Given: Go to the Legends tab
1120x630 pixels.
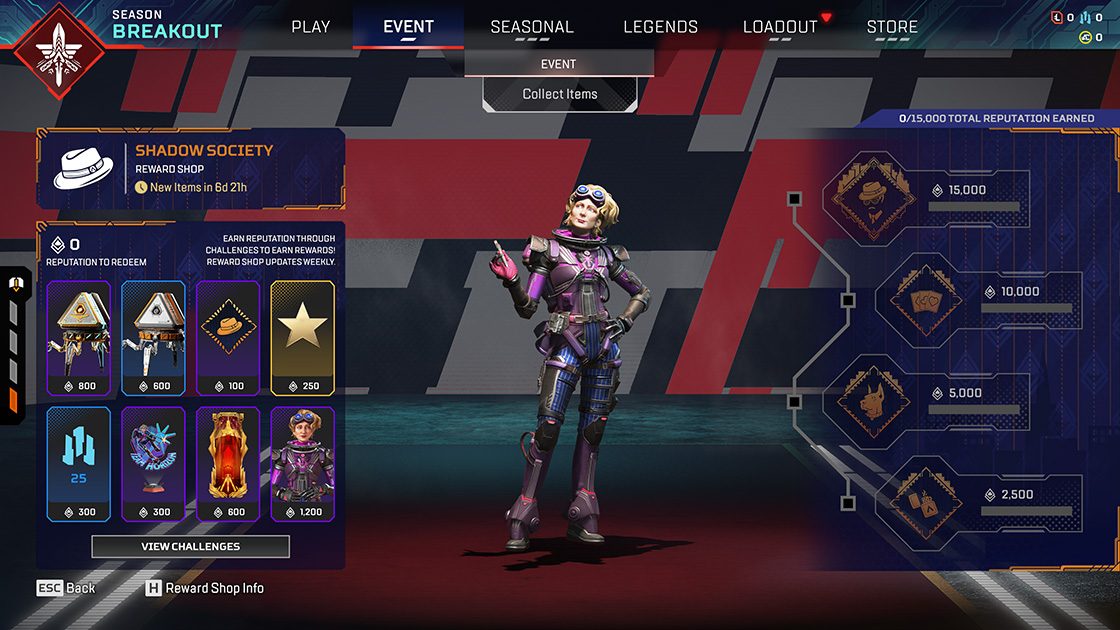Looking at the screenshot, I should coord(660,27).
